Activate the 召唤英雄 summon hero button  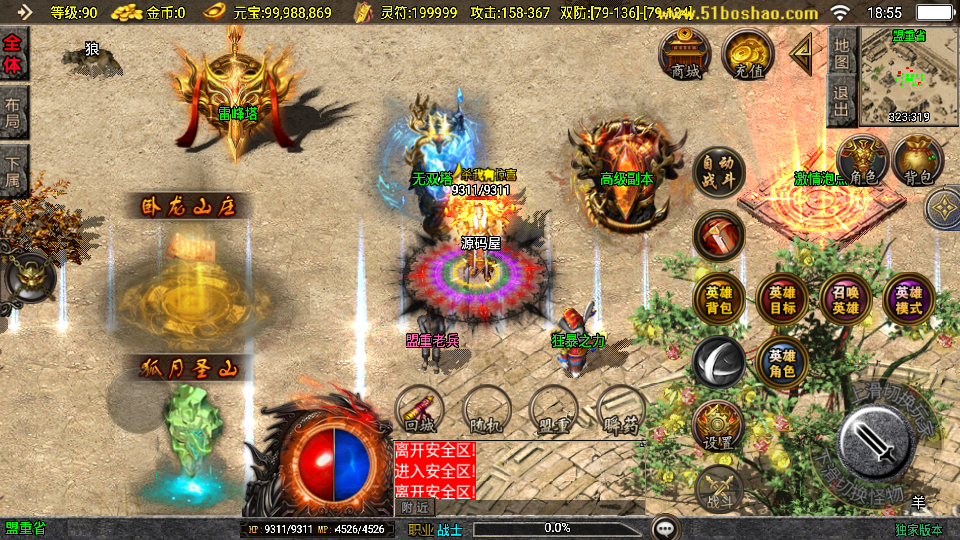point(845,300)
